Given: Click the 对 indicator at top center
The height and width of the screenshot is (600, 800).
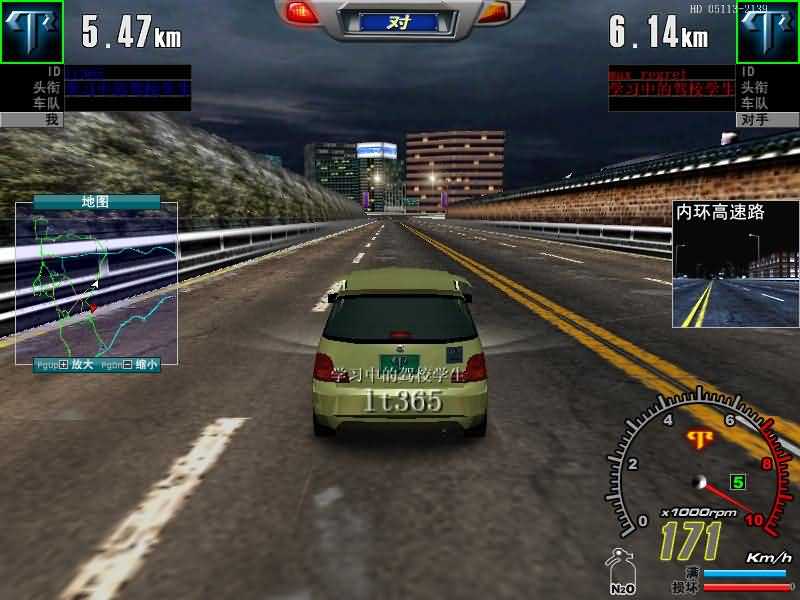Looking at the screenshot, I should click(x=399, y=20).
